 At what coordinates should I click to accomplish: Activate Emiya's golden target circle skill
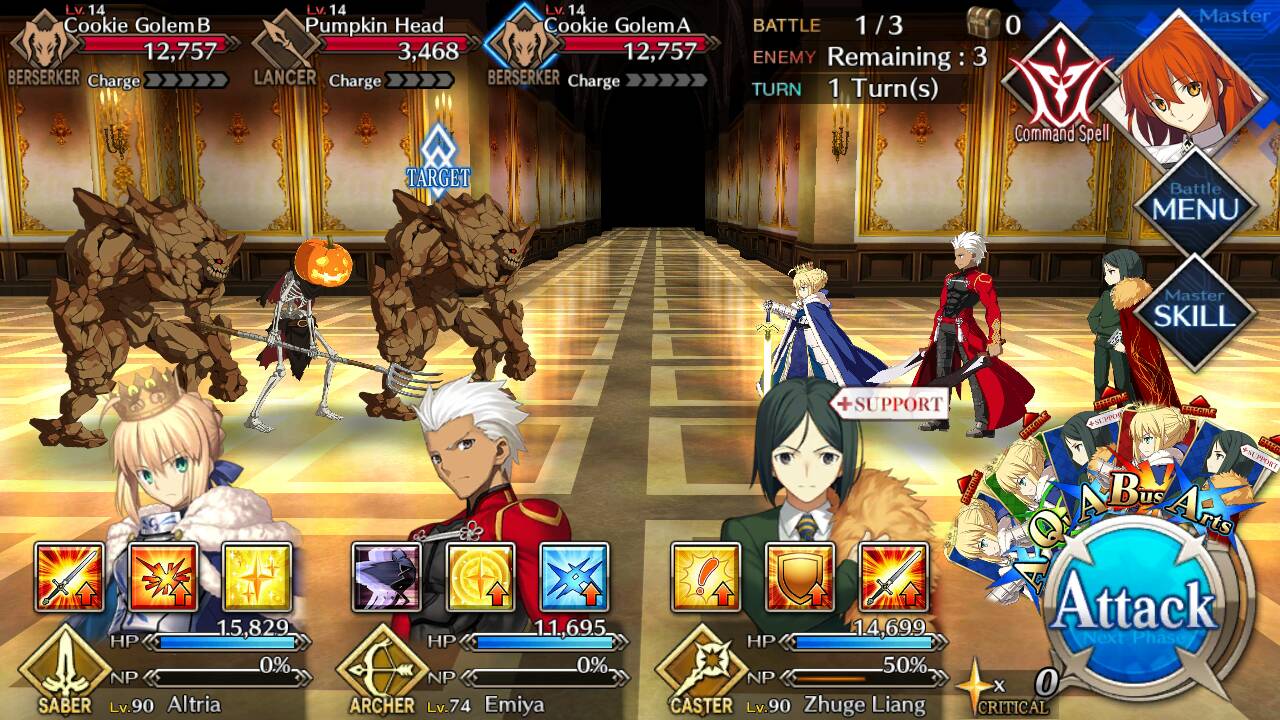tap(480, 577)
